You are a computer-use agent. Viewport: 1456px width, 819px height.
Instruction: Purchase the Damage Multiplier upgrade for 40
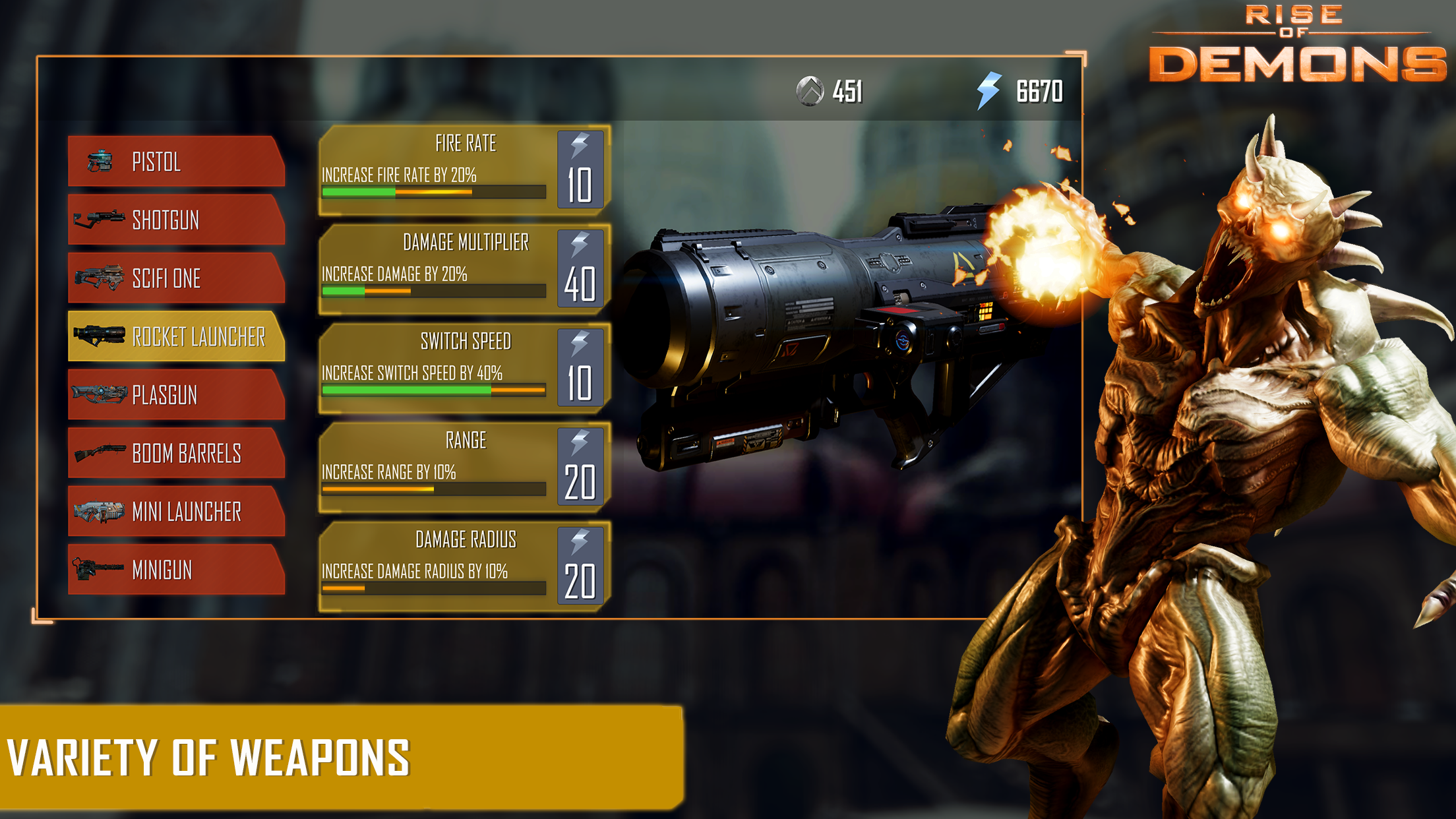580,269
